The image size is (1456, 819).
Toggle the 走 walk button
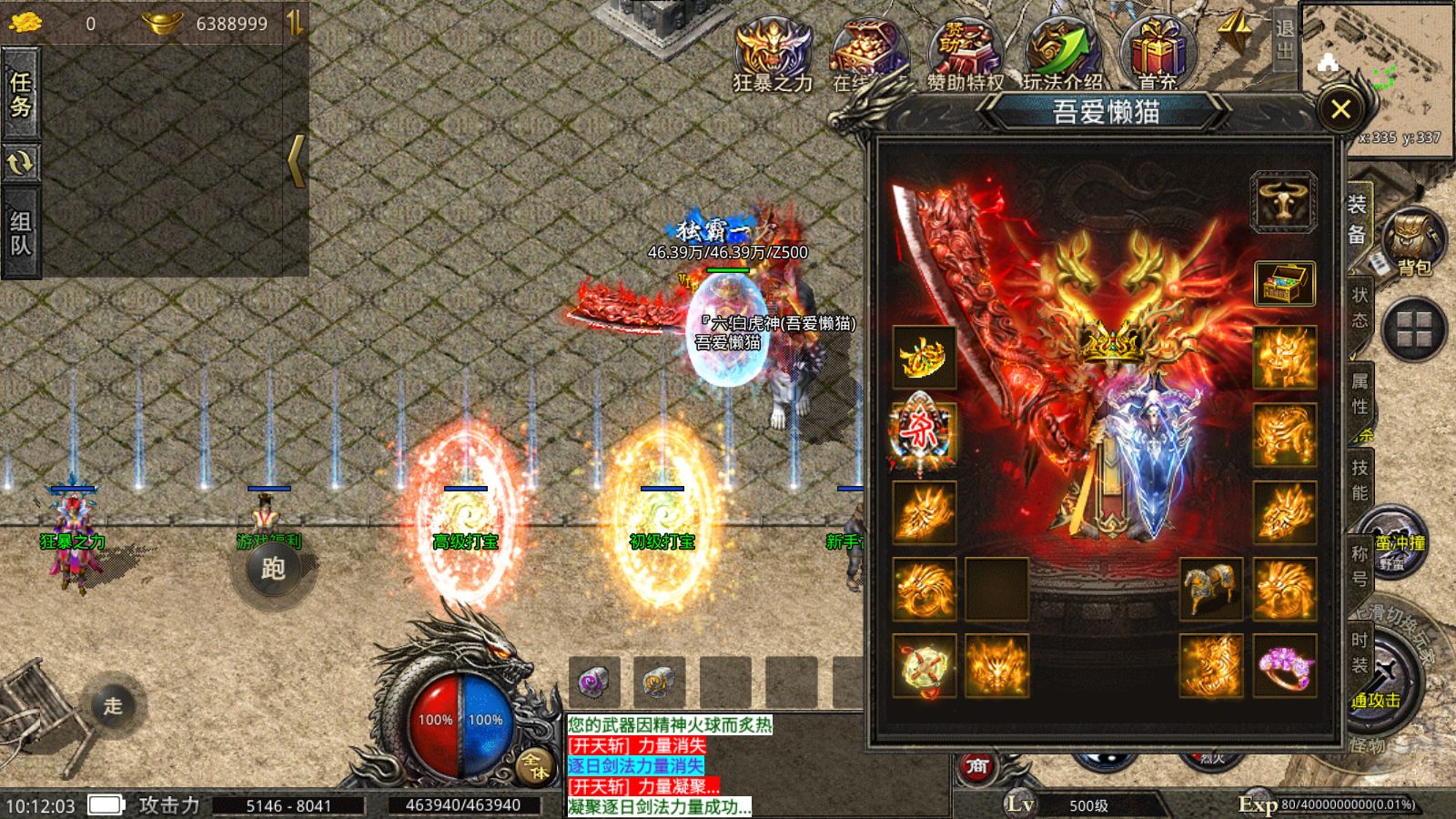(x=113, y=705)
